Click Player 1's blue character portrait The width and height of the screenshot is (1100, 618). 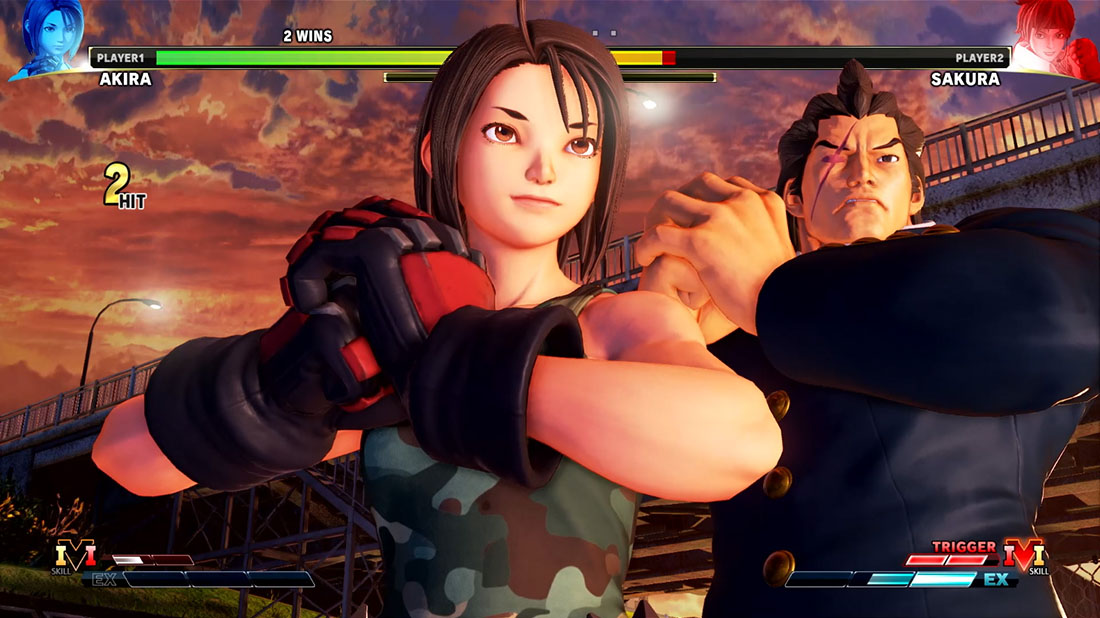click(45, 38)
